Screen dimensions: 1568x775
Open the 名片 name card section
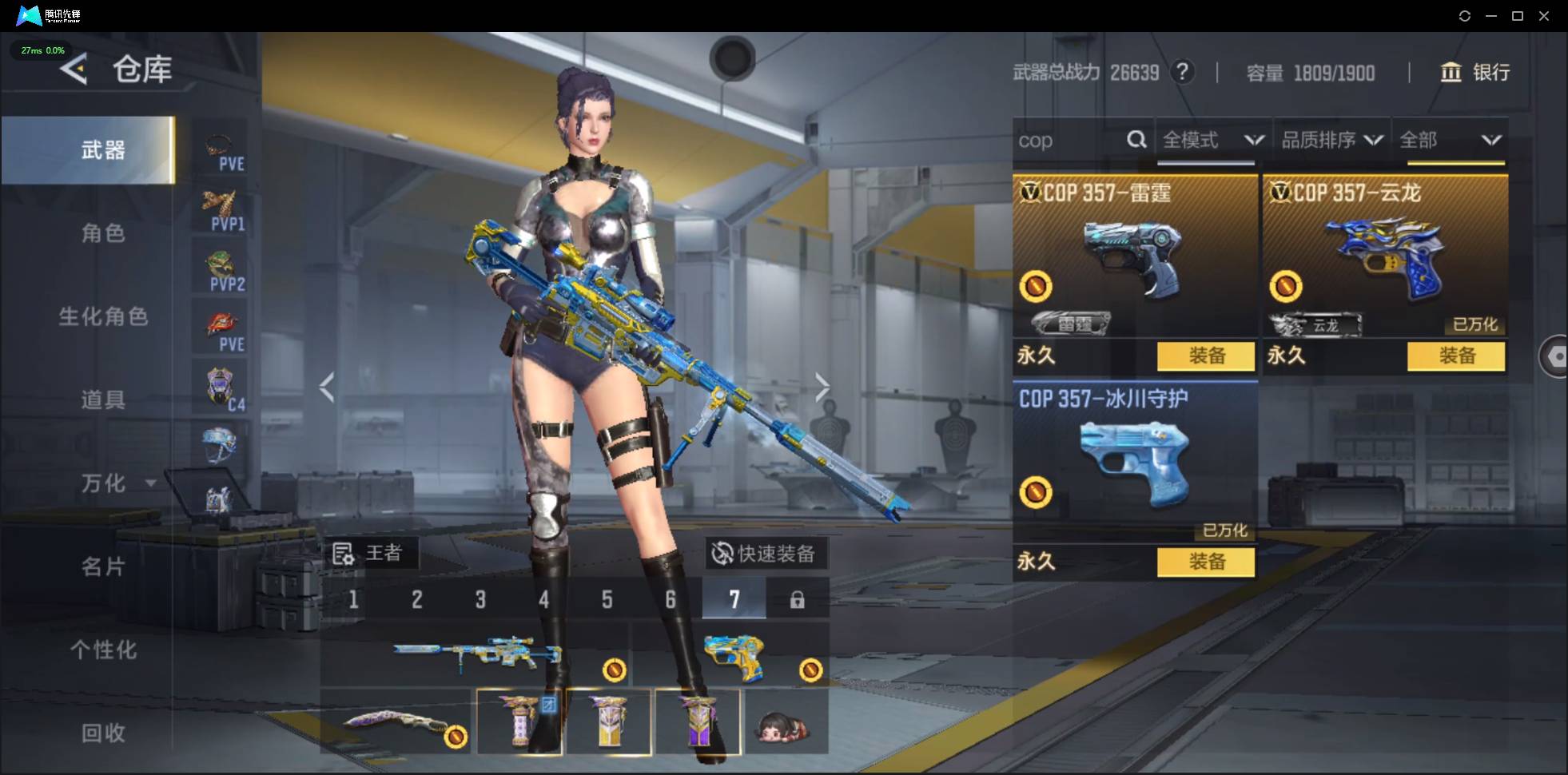[103, 566]
